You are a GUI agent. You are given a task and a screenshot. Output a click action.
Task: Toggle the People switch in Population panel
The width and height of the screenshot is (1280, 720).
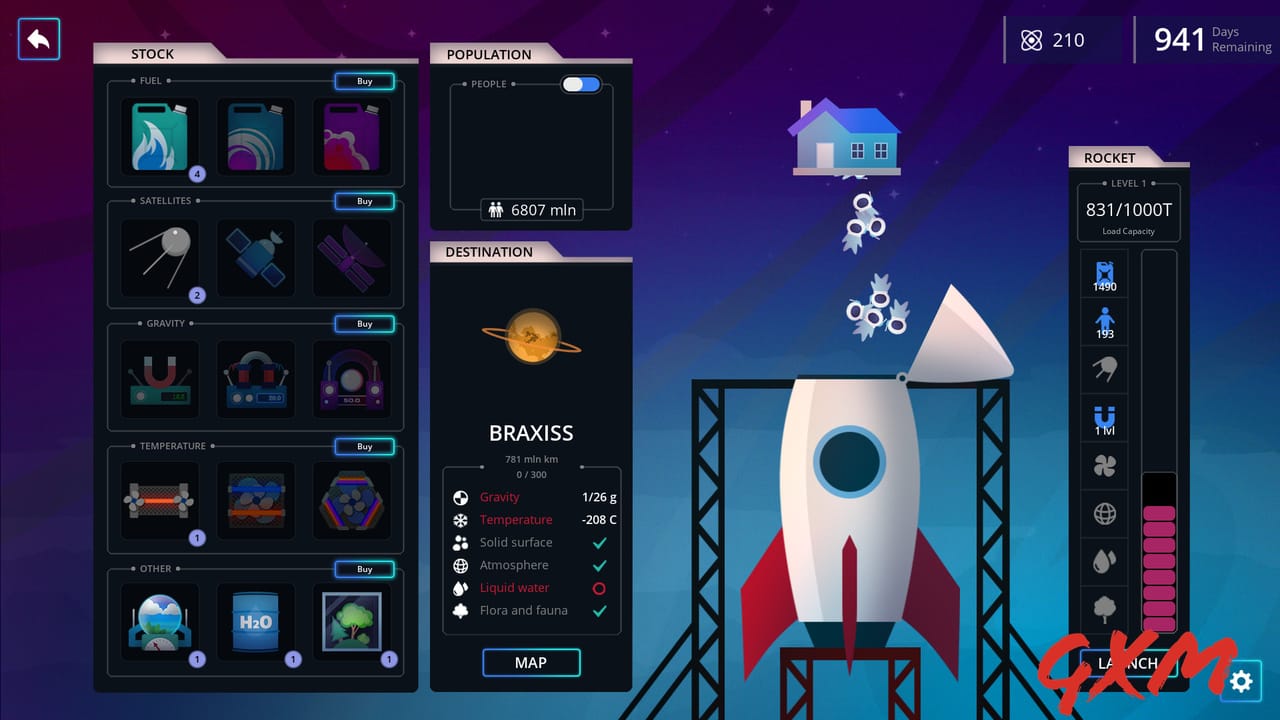click(580, 84)
